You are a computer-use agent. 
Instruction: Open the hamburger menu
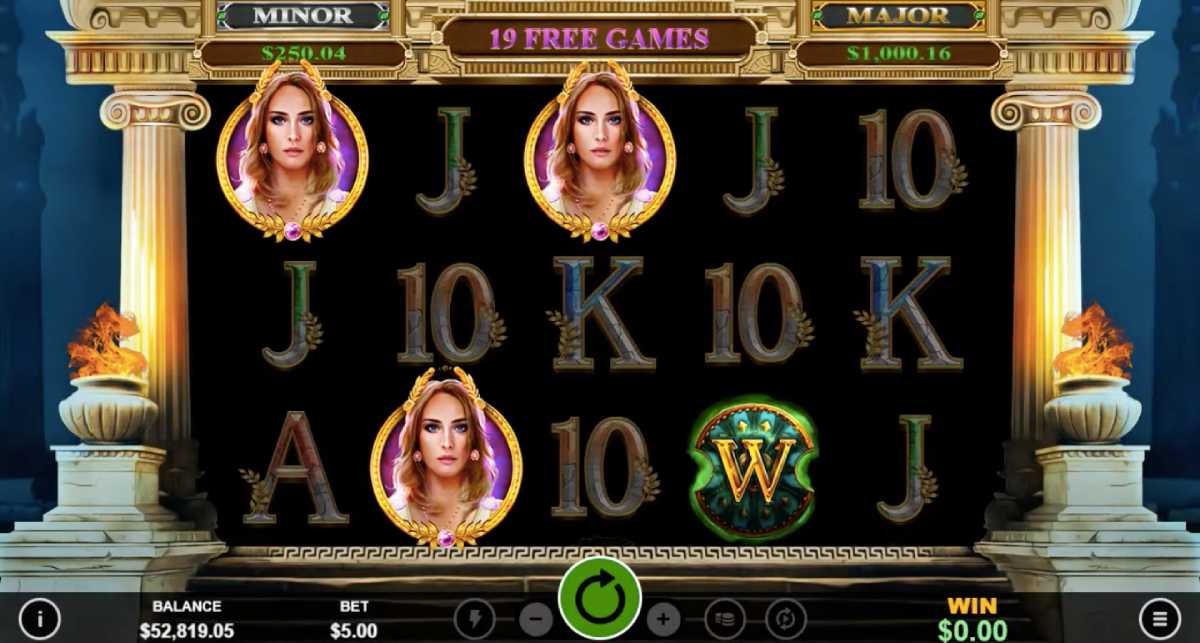pos(1159,618)
